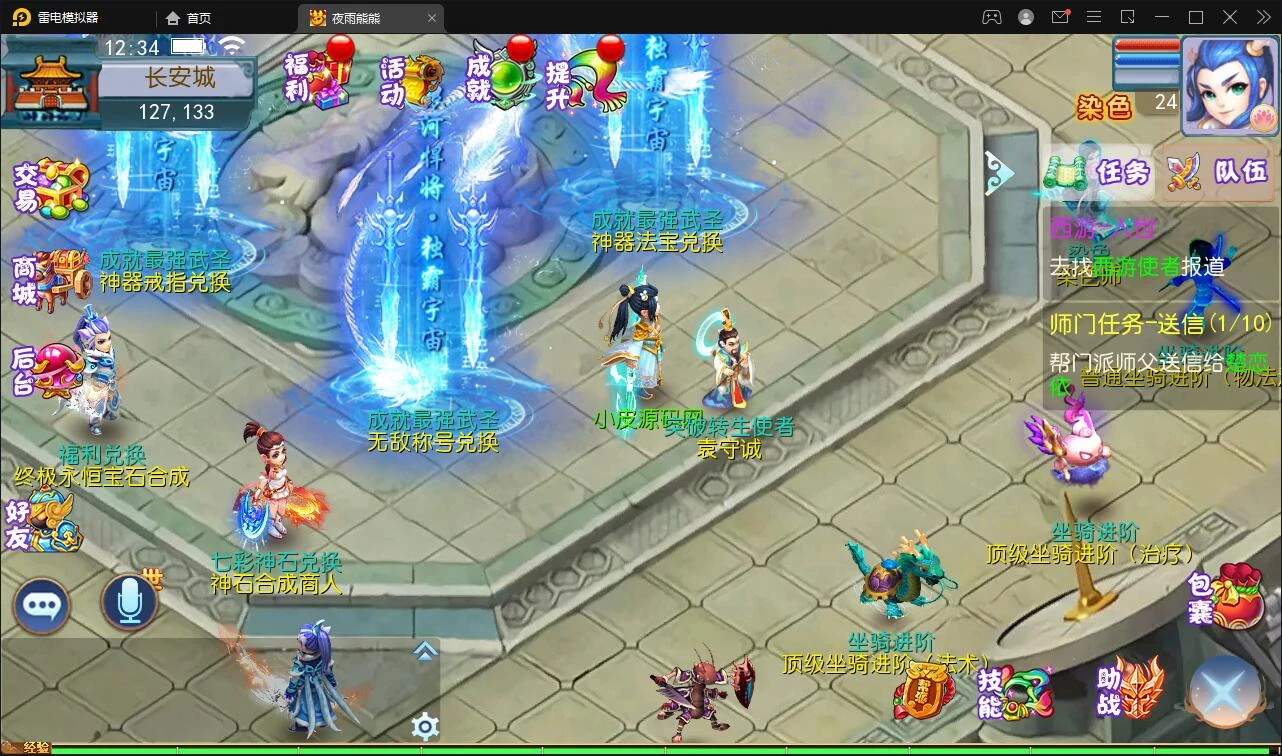Tap the microphone voice chat button
Image resolution: width=1282 pixels, height=756 pixels.
[129, 602]
